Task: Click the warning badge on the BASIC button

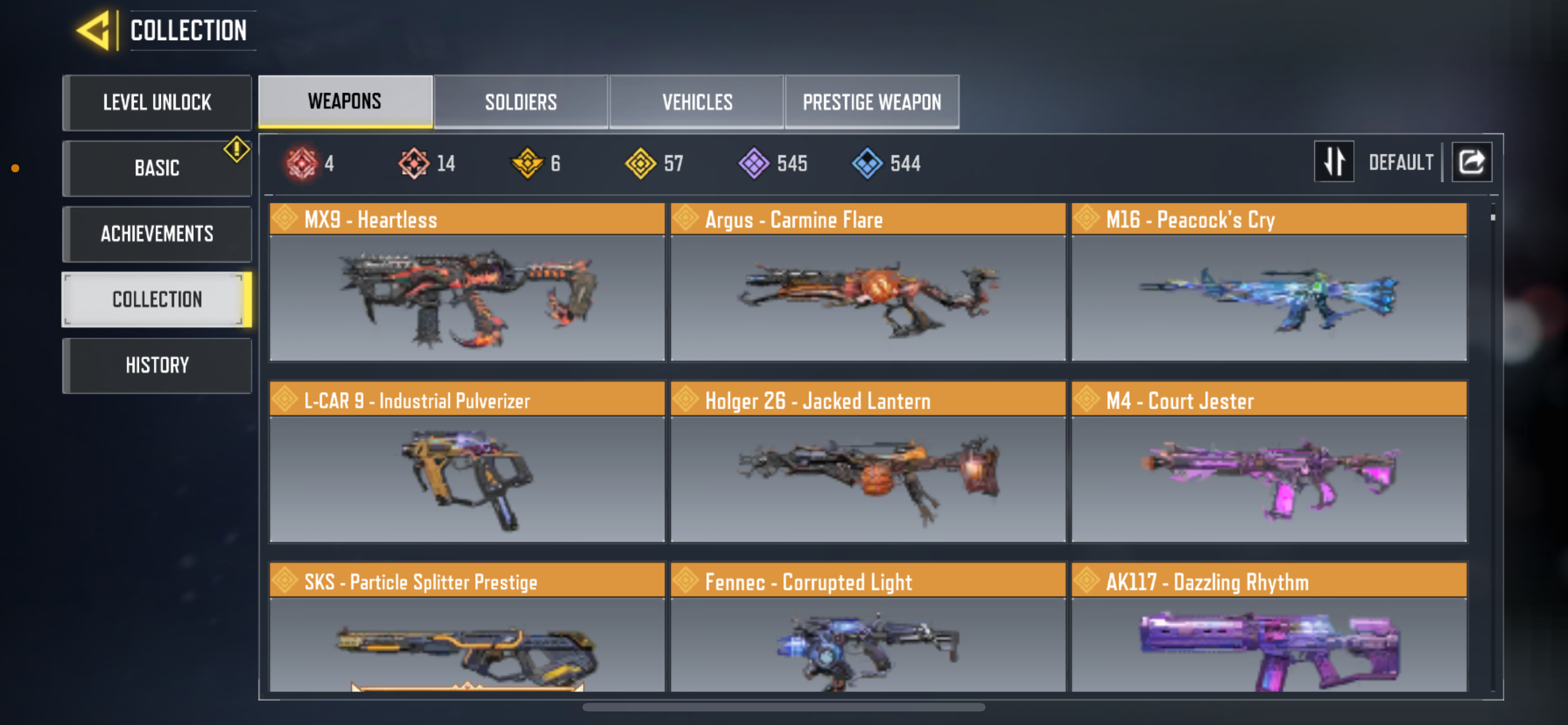Action: point(236,149)
